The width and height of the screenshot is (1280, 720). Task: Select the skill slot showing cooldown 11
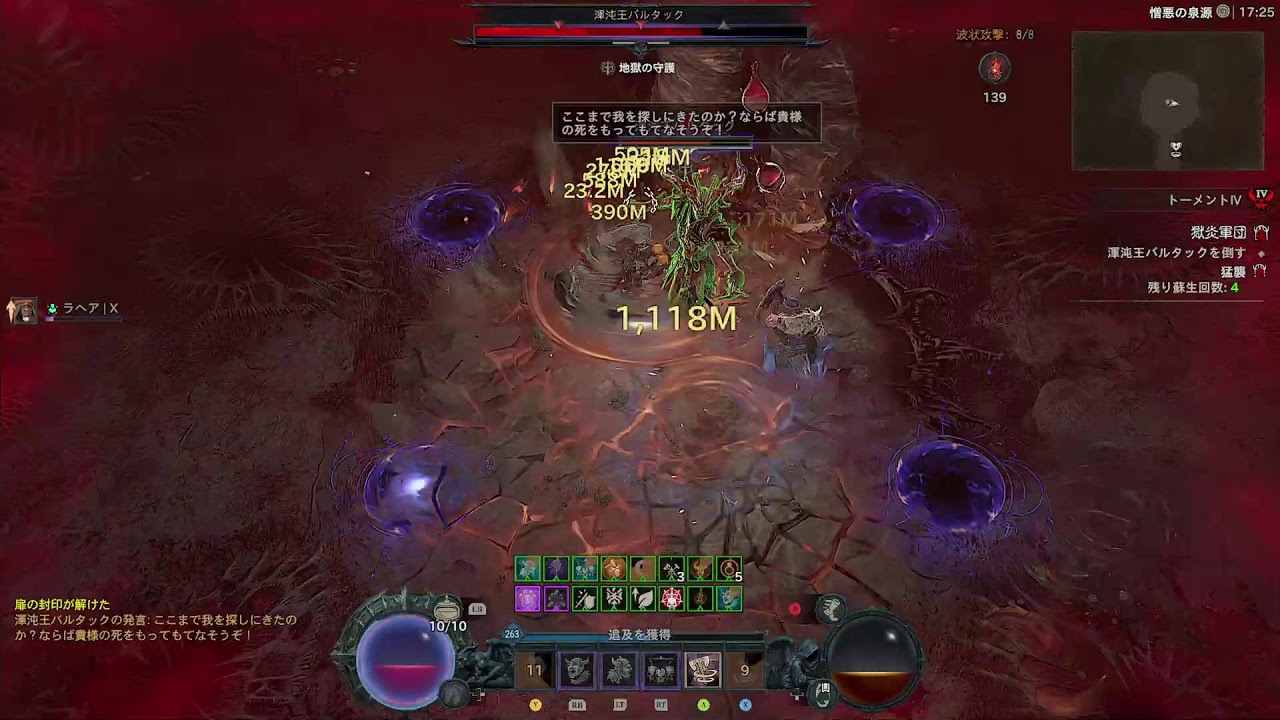point(535,670)
